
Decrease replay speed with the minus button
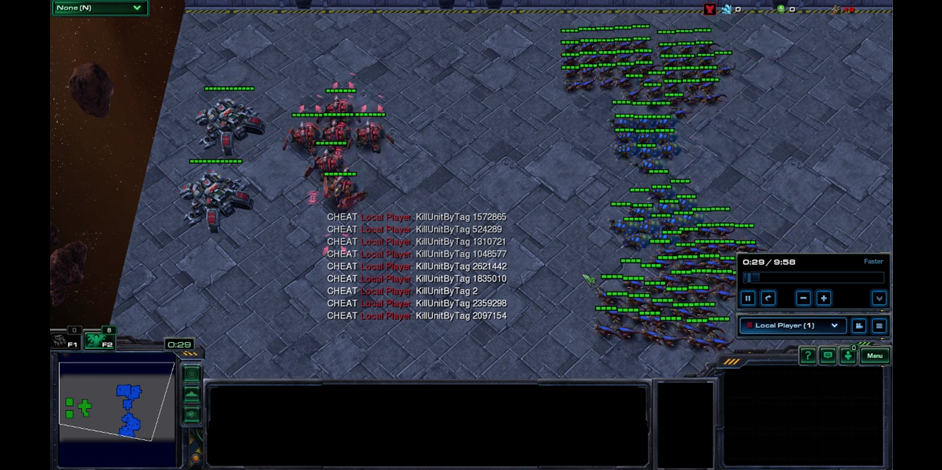pyautogui.click(x=803, y=298)
